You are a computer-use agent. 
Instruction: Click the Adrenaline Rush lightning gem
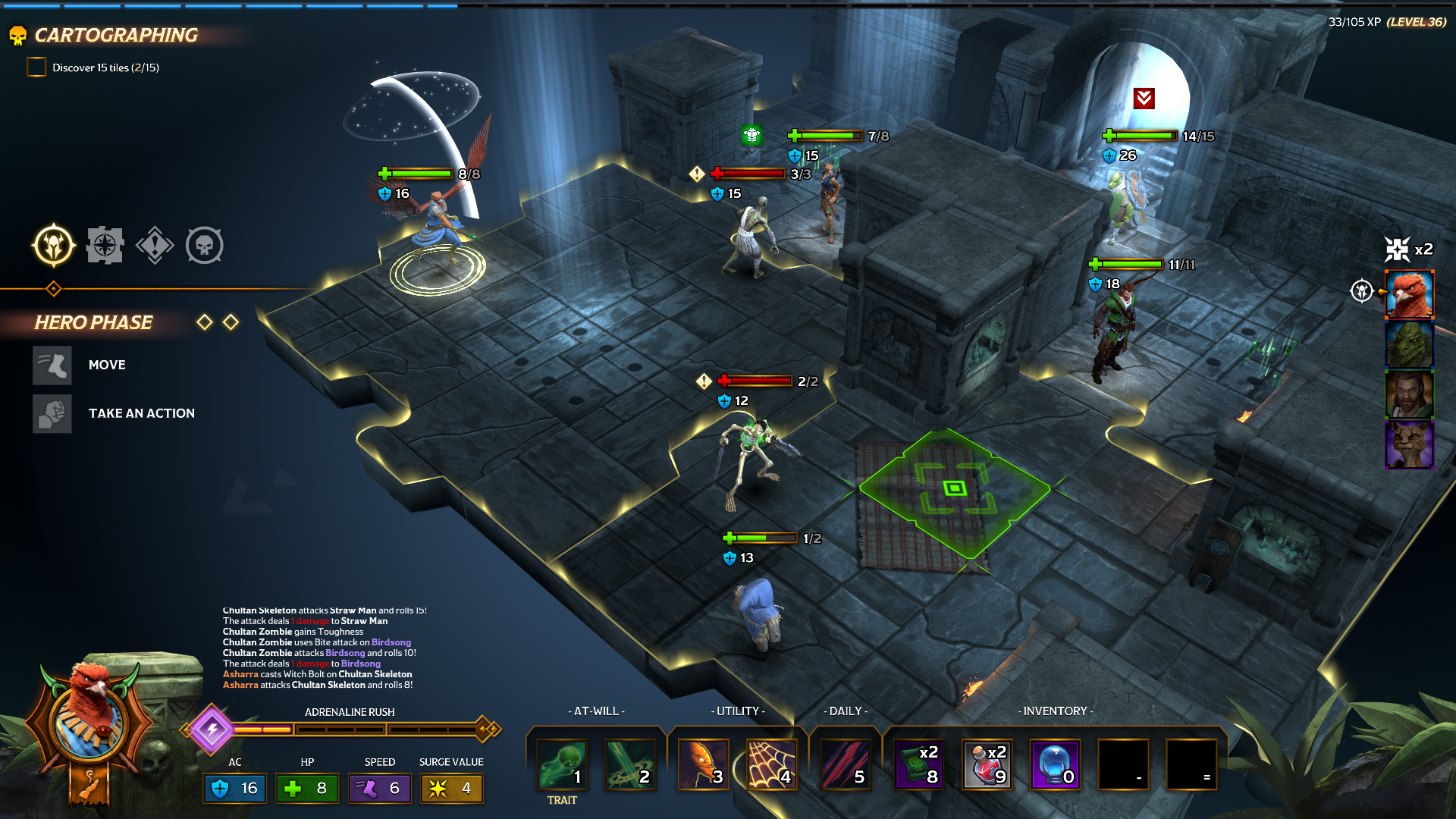click(212, 730)
